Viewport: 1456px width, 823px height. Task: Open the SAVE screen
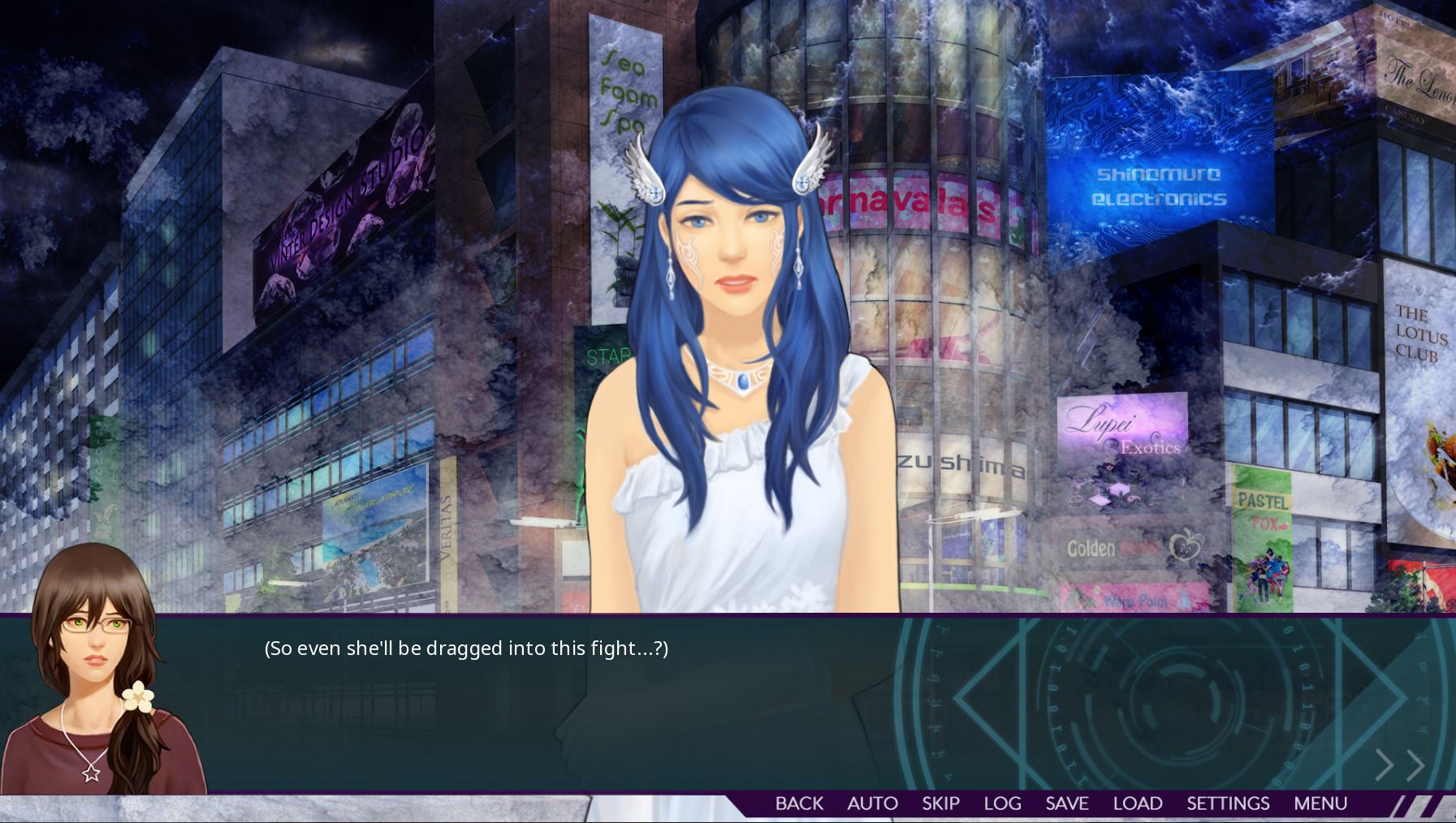tap(1066, 804)
